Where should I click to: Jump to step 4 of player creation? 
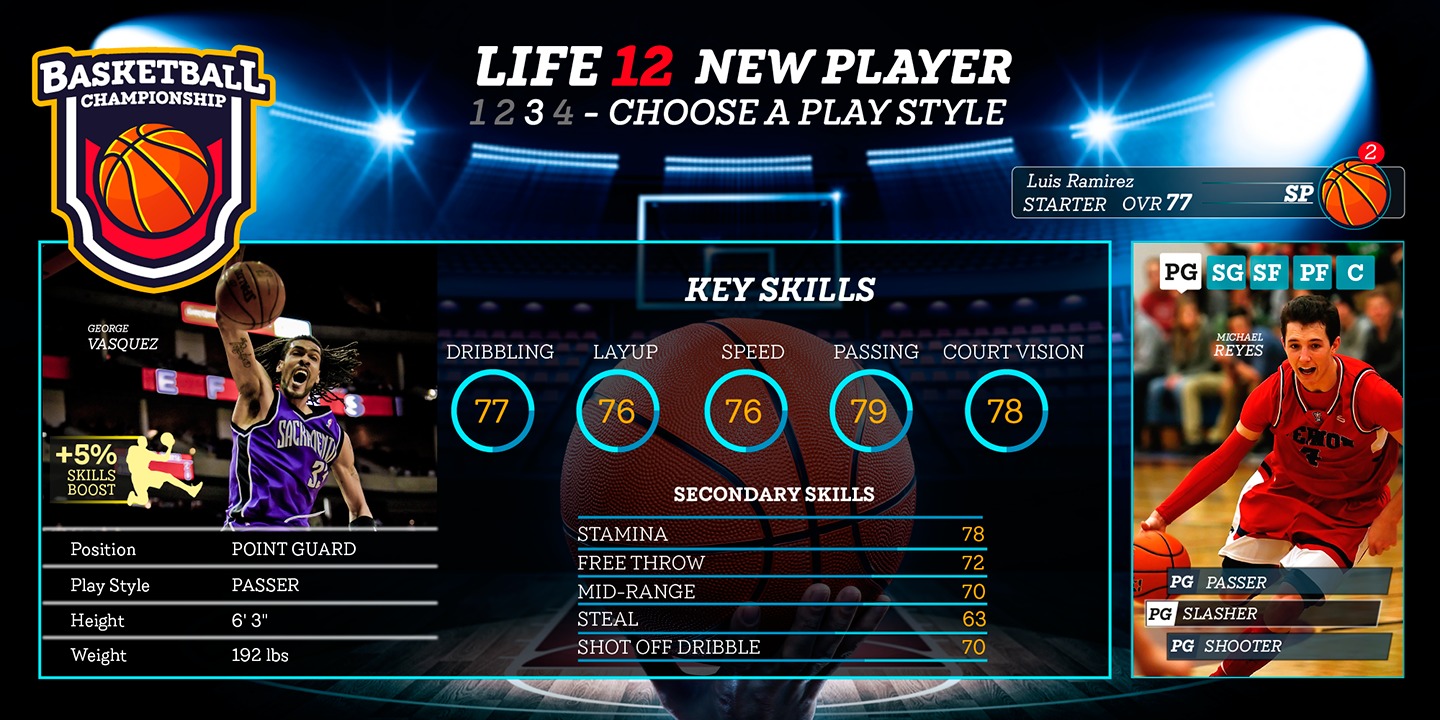(x=564, y=113)
